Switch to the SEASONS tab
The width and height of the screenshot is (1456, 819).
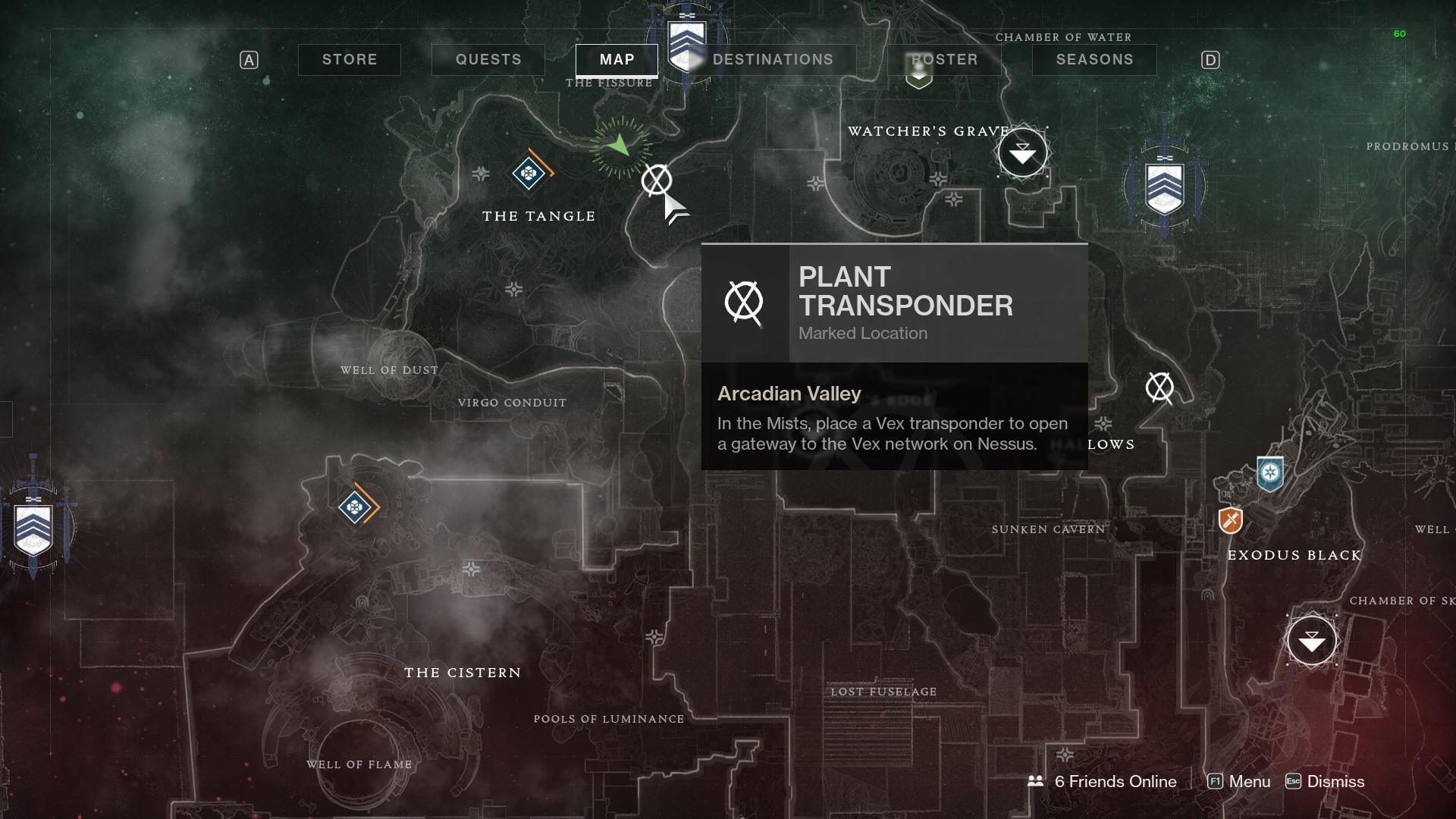pos(1094,59)
